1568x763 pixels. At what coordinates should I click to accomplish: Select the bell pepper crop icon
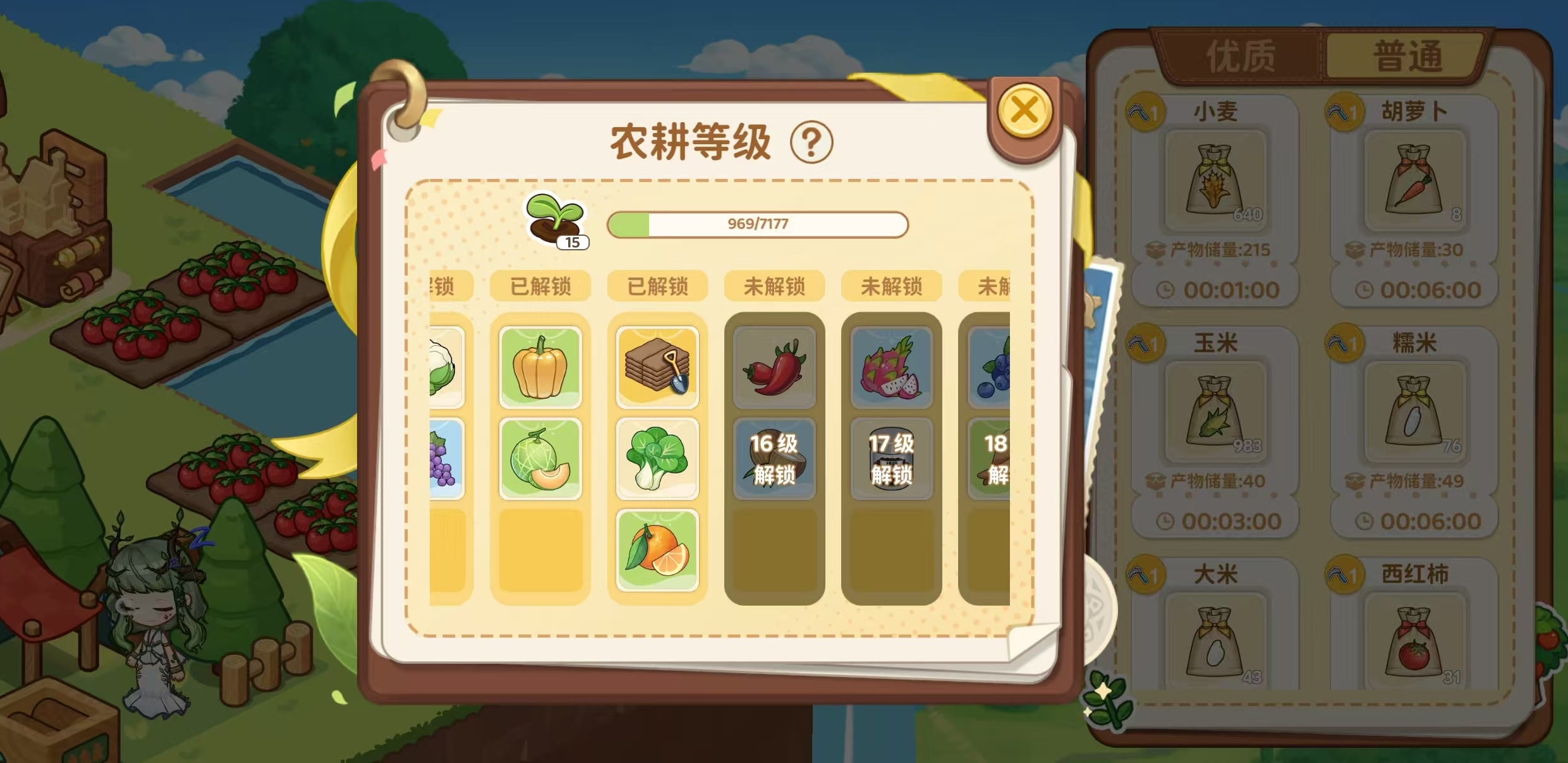540,367
